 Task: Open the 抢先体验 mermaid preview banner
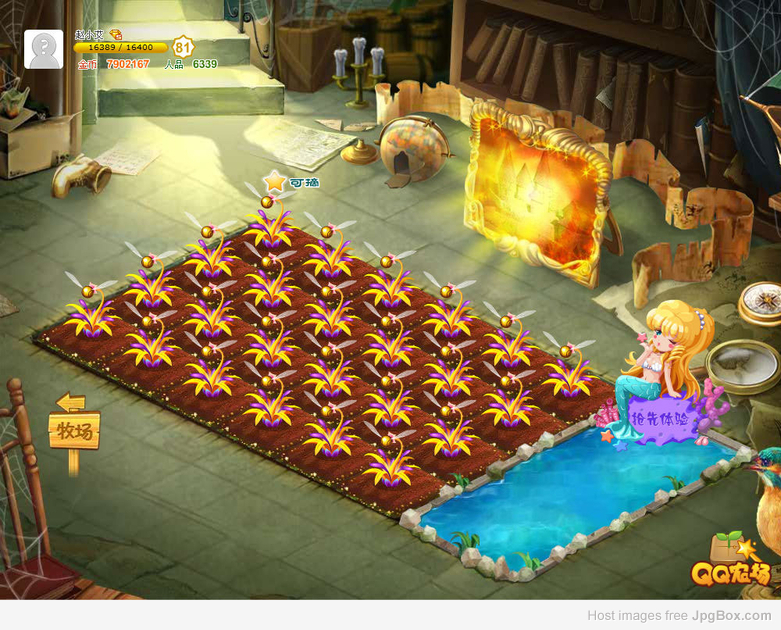point(661,420)
